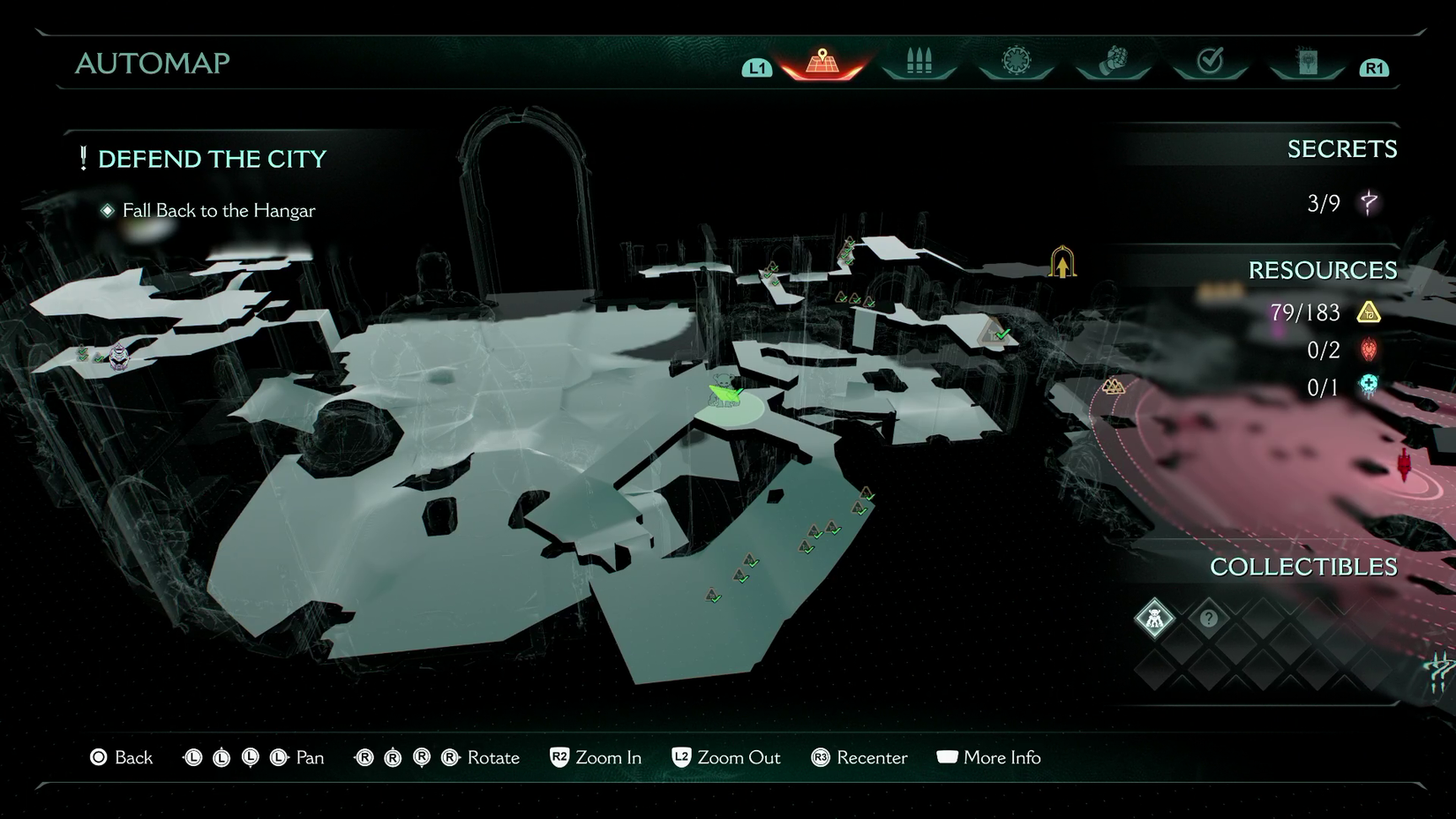Select the Defend the City objective

tap(212, 159)
